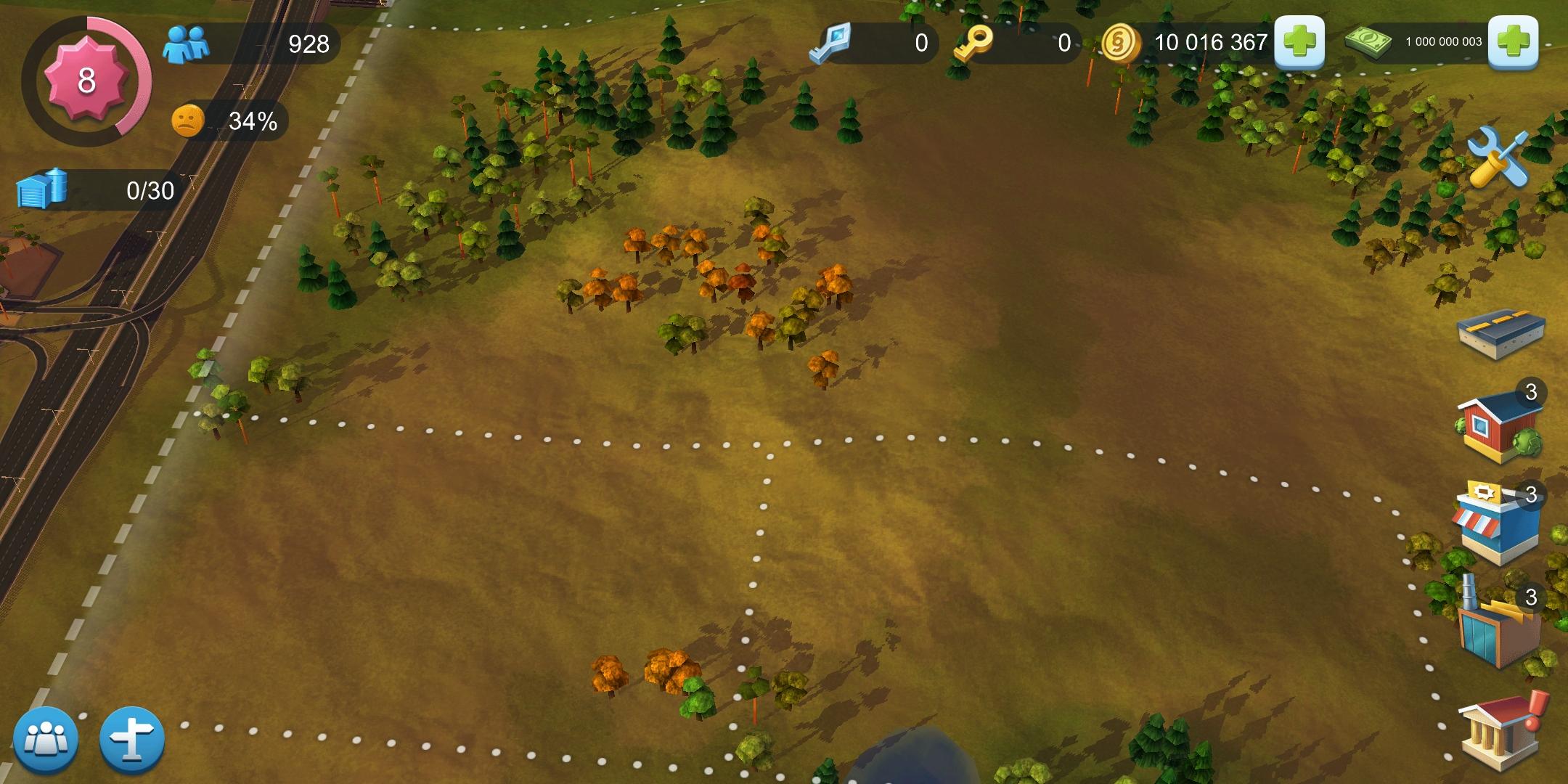
Task: Select the road building tool
Action: 1500,335
